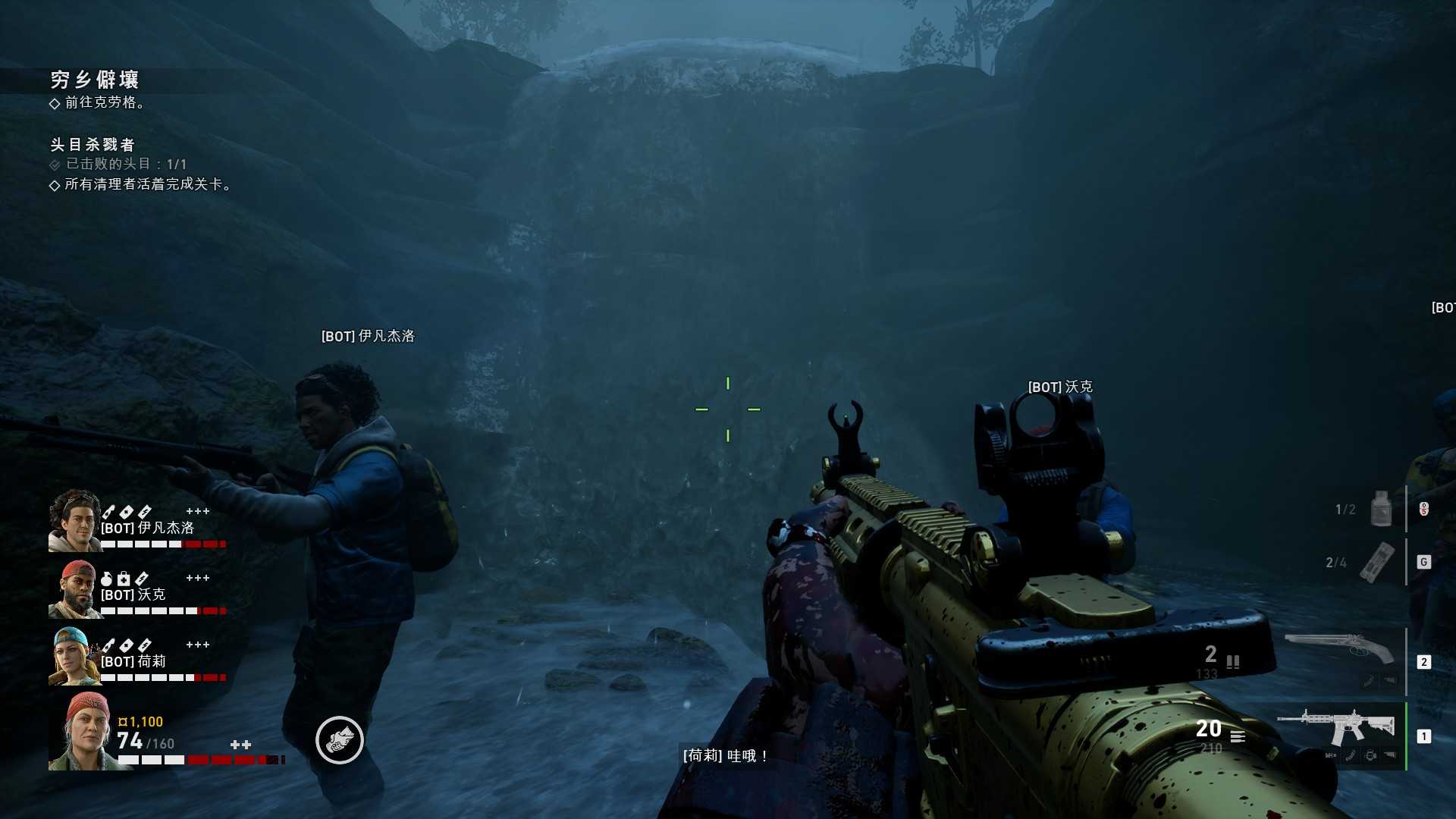Click the 沃克 teammate portrait
The height and width of the screenshot is (819, 1456).
(x=74, y=589)
